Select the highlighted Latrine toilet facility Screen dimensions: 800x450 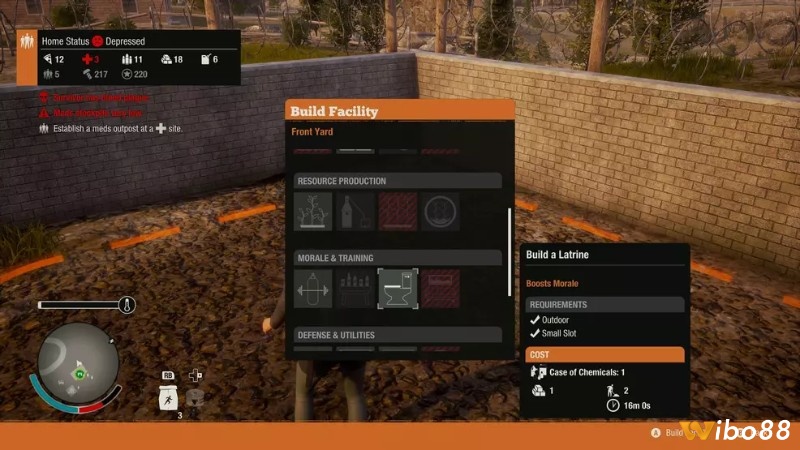[x=398, y=289]
